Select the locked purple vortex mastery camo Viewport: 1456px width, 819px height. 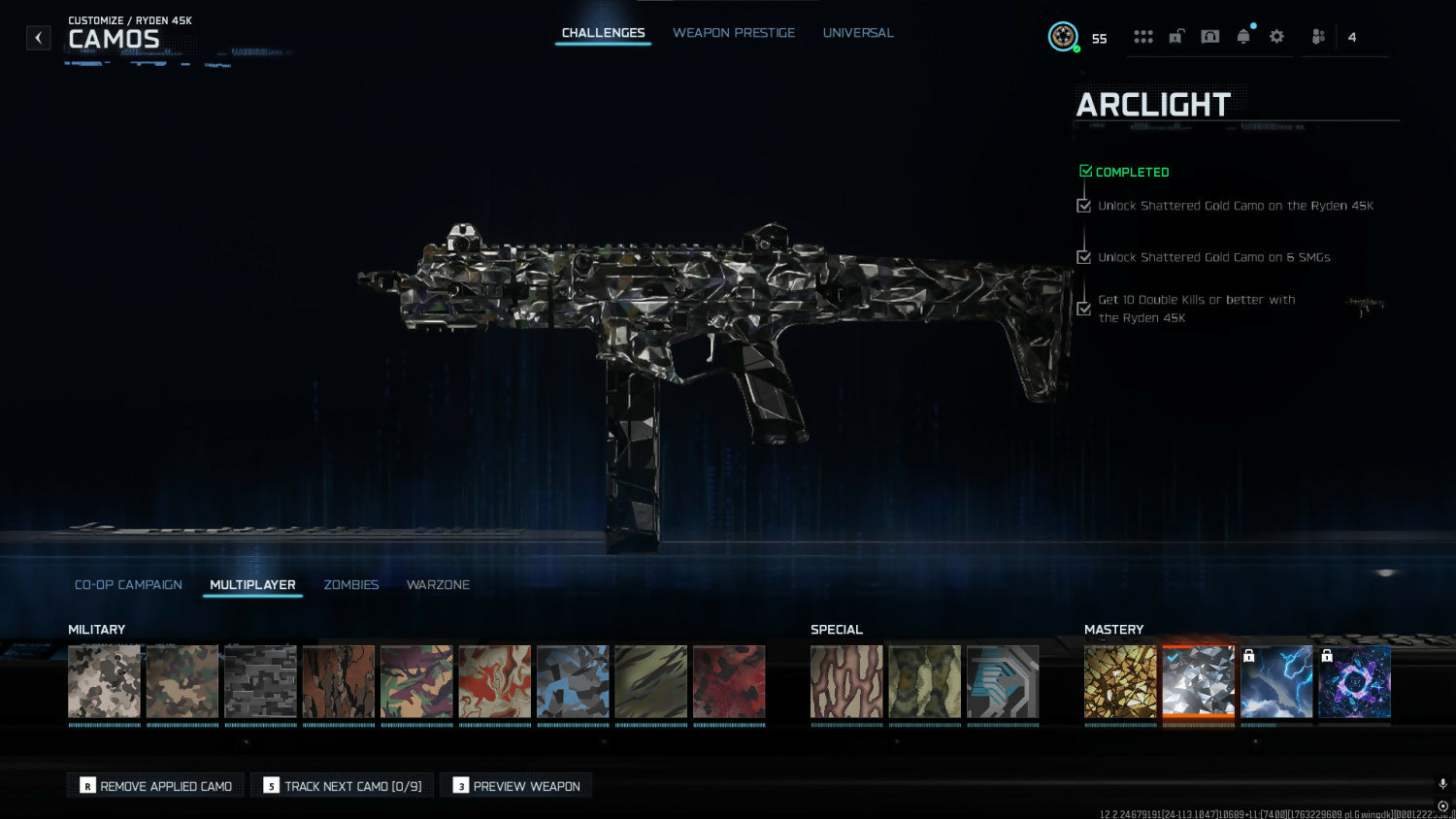[1354, 682]
